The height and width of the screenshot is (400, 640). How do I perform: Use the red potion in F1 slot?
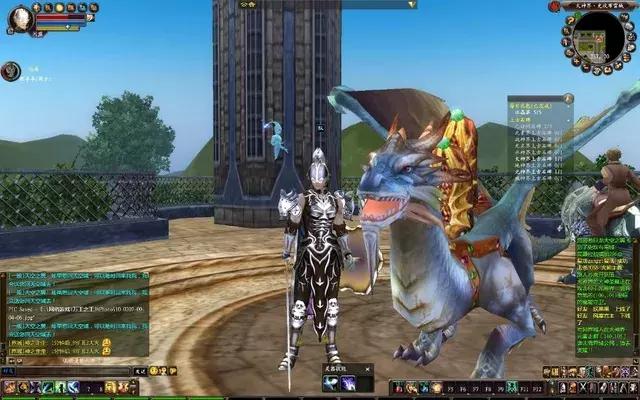(x=397, y=387)
